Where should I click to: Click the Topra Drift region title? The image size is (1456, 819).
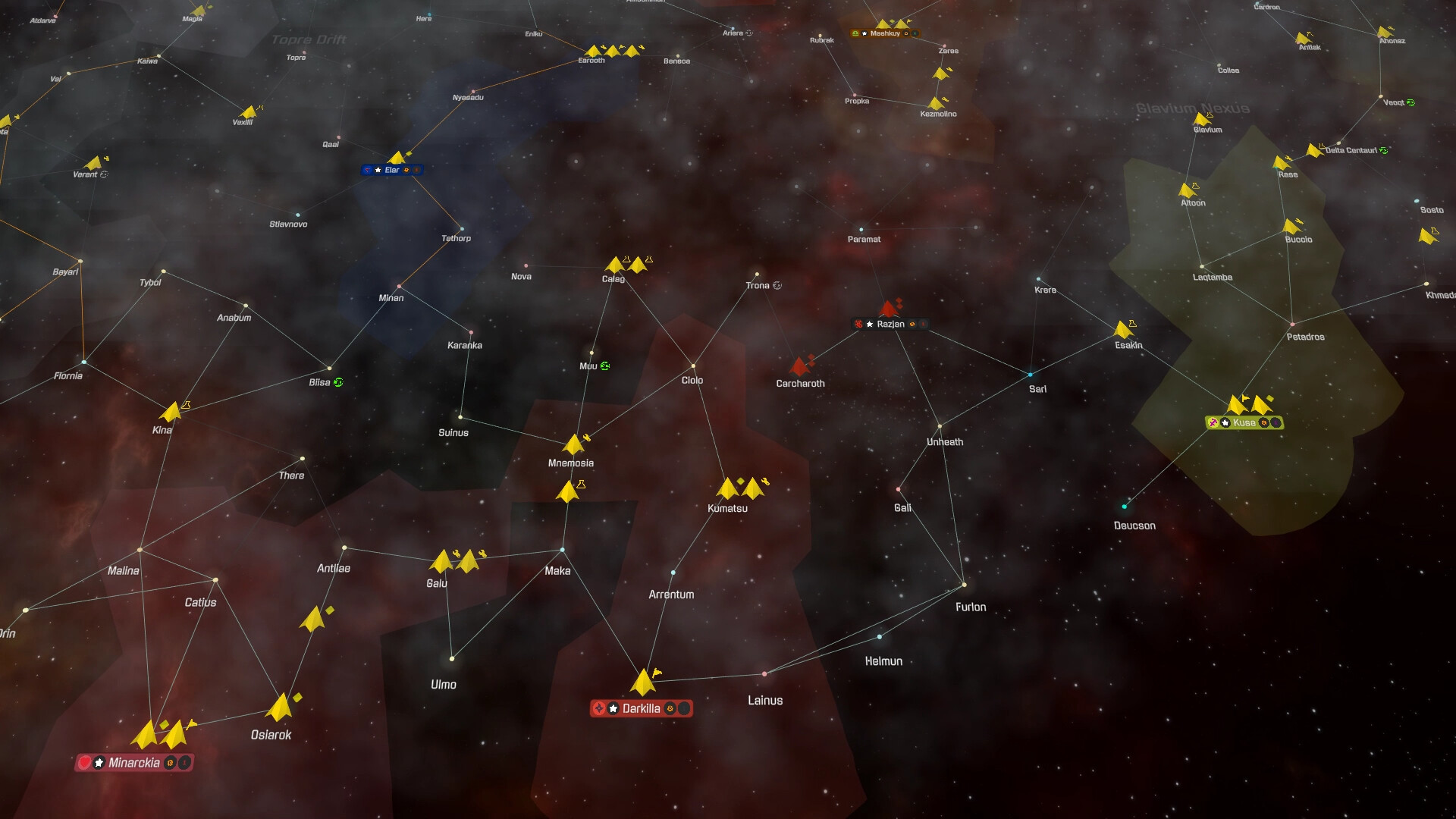coord(309,39)
